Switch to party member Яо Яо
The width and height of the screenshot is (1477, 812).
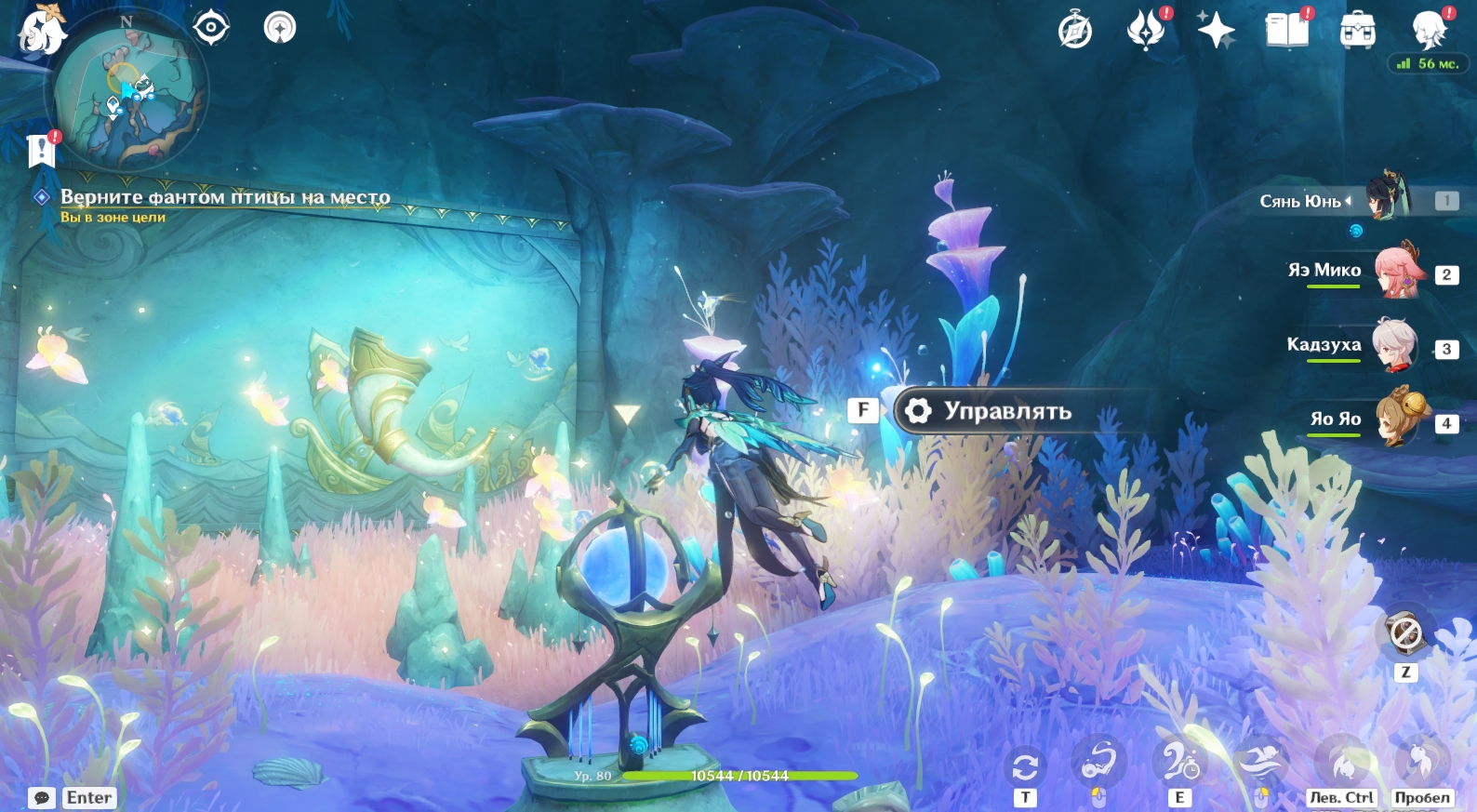click(1395, 419)
